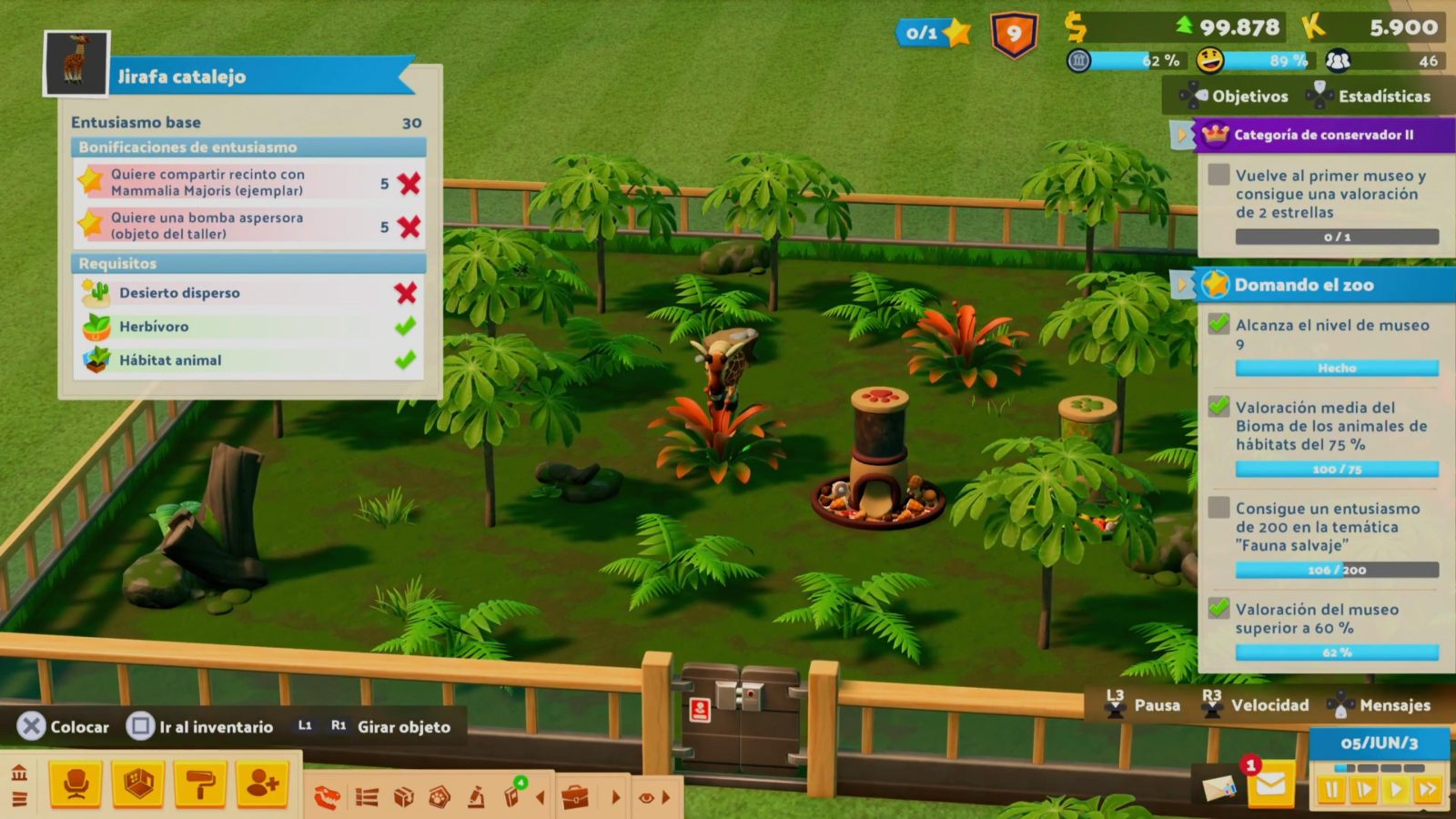Open the yellow mail messages button
The height and width of the screenshot is (819, 1456).
point(1271,784)
